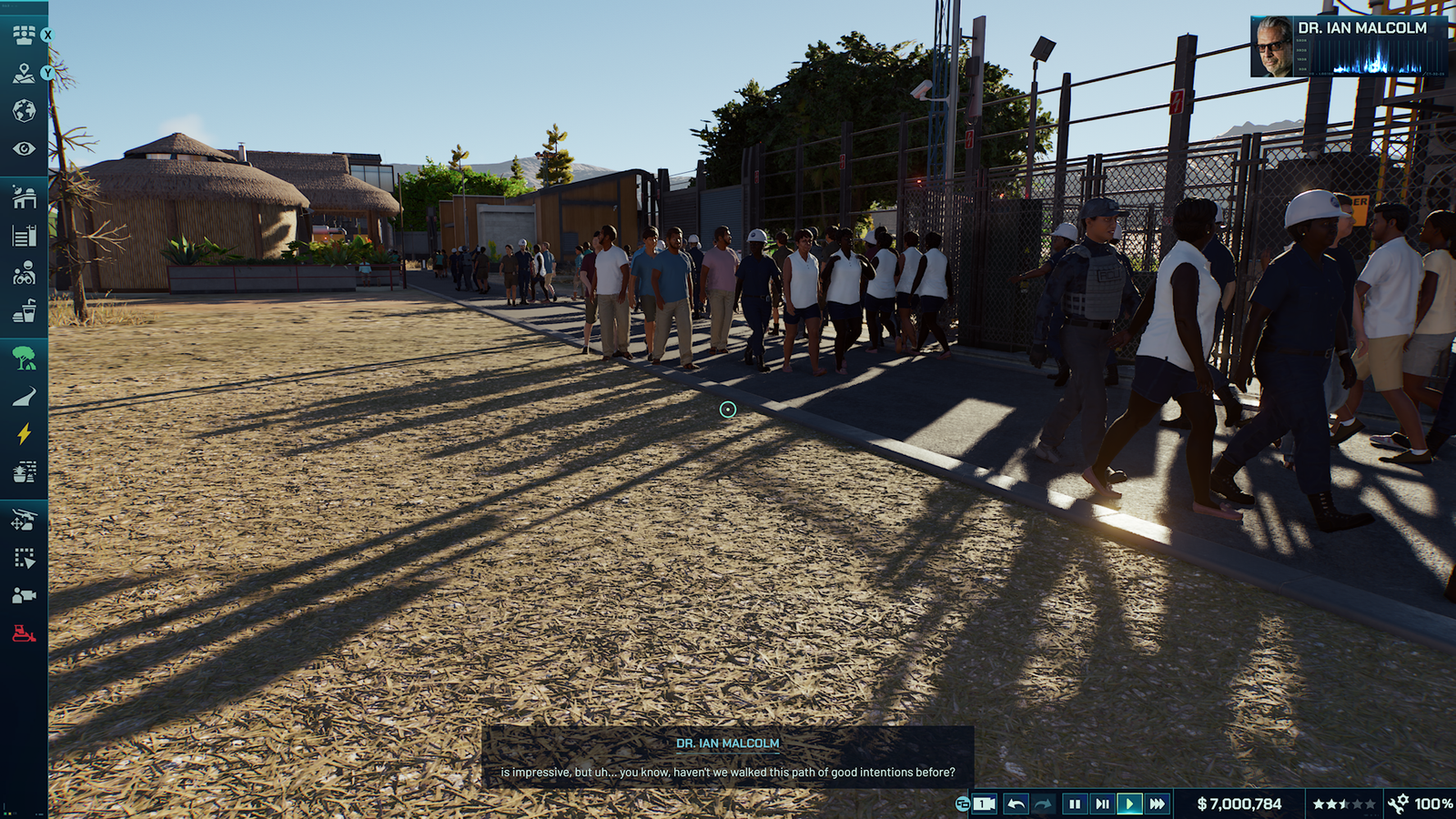Open the lightning bolt power menu
The width and height of the screenshot is (1456, 819).
click(24, 434)
